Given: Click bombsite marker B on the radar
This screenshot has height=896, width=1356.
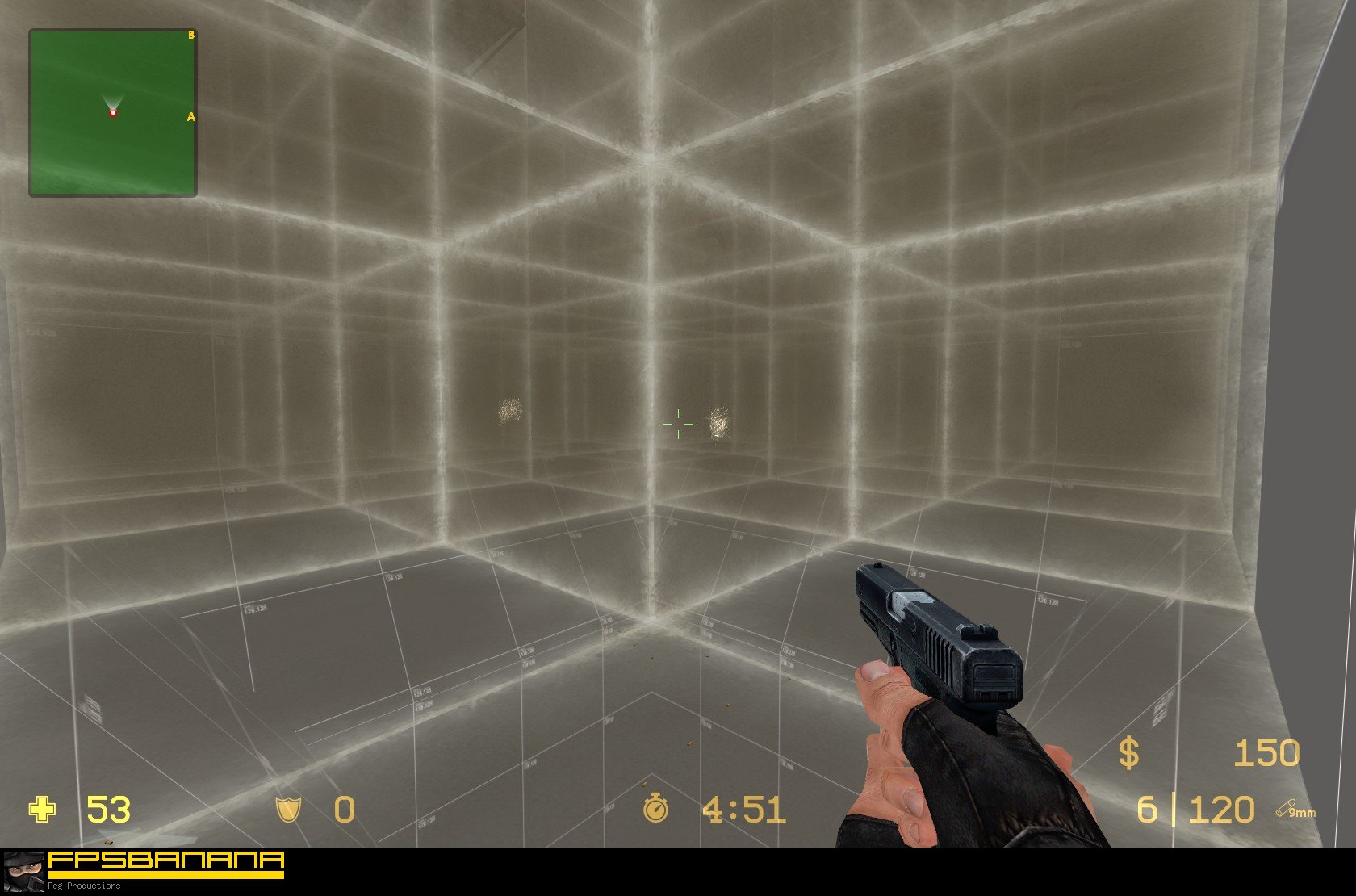Looking at the screenshot, I should [x=190, y=35].
